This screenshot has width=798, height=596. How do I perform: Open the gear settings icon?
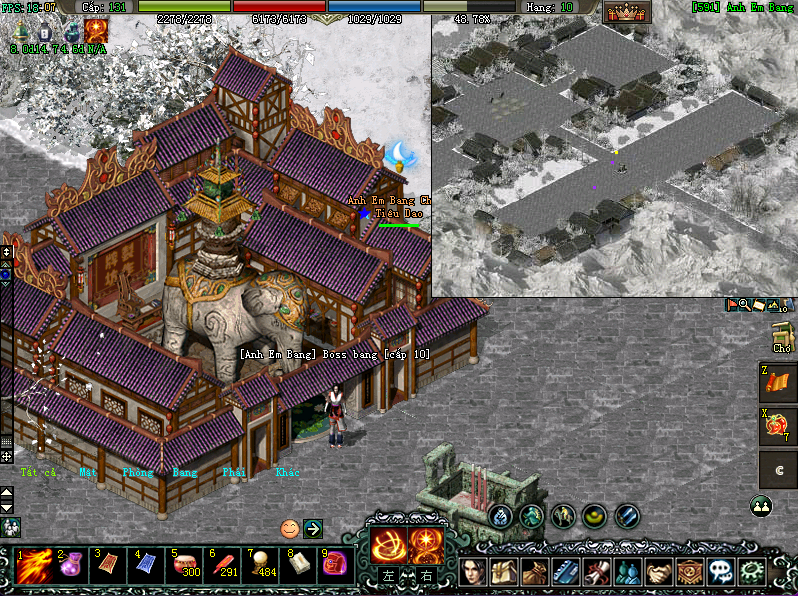click(750, 571)
